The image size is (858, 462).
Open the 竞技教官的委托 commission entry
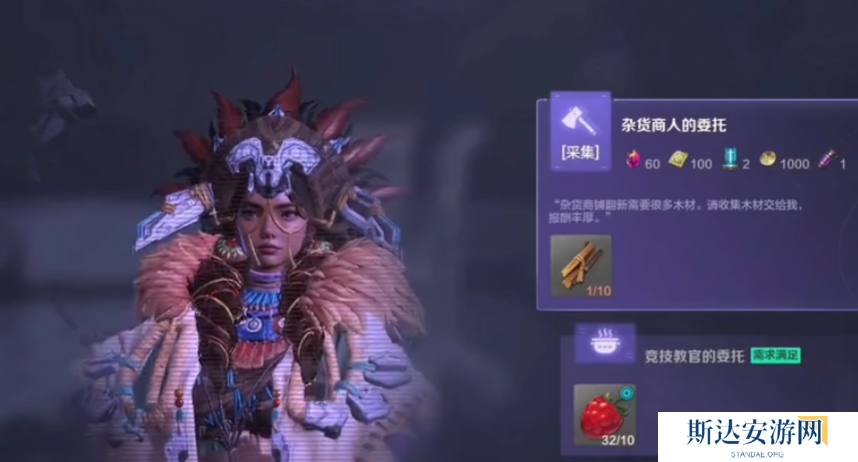click(688, 354)
